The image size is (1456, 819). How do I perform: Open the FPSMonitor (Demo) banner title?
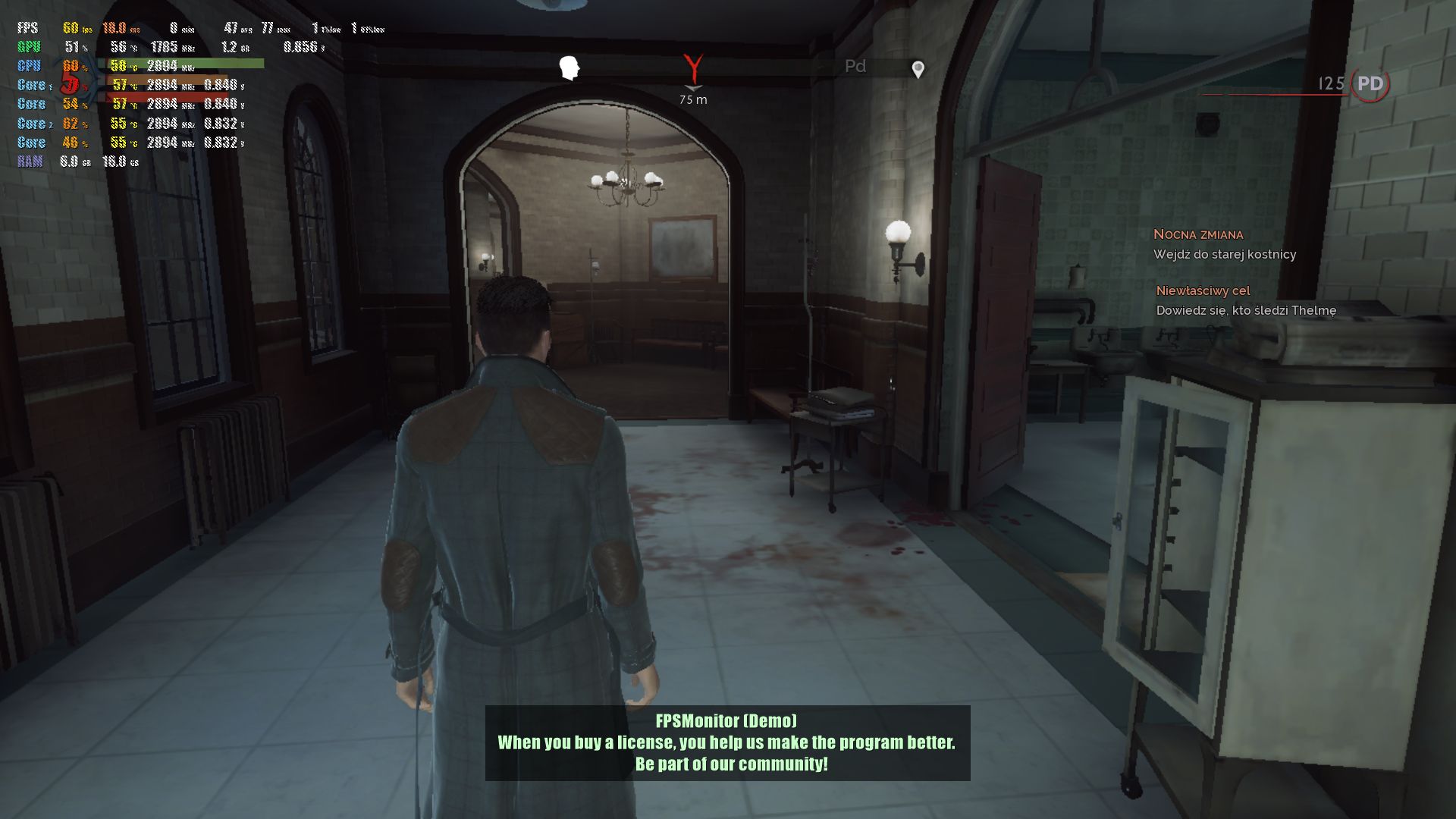pyautogui.click(x=726, y=723)
